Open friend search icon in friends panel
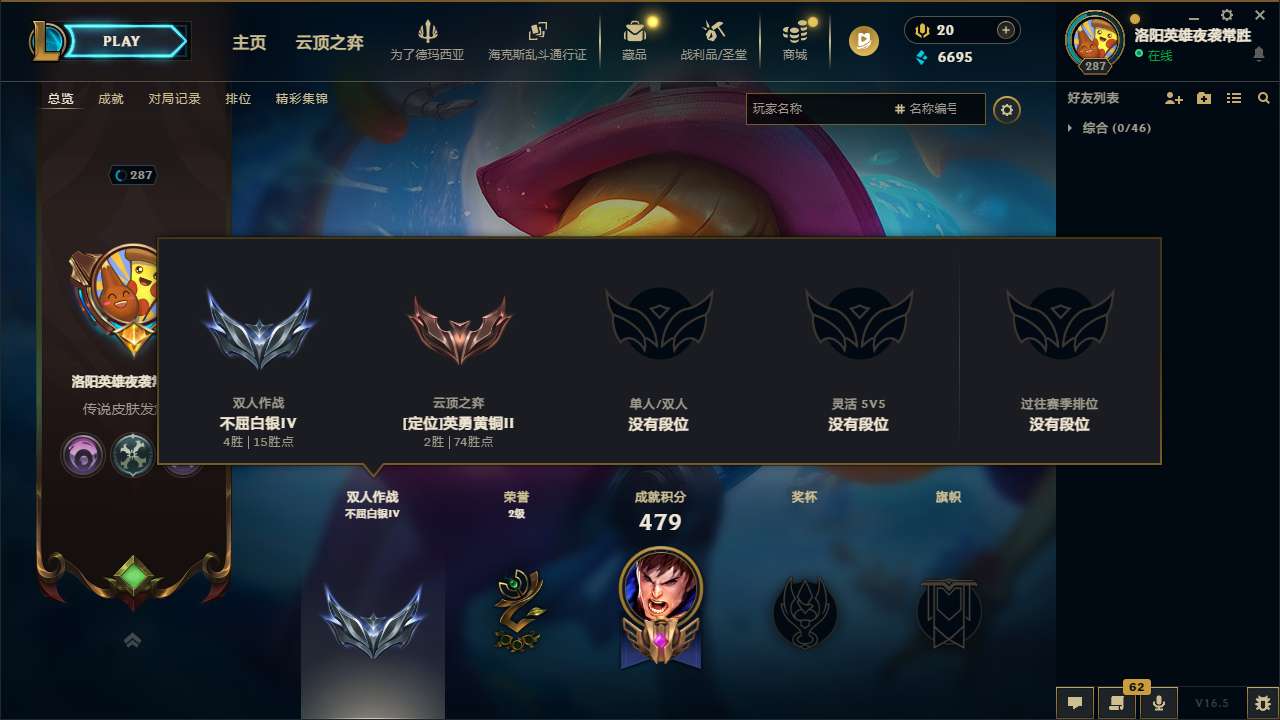 (x=1264, y=98)
